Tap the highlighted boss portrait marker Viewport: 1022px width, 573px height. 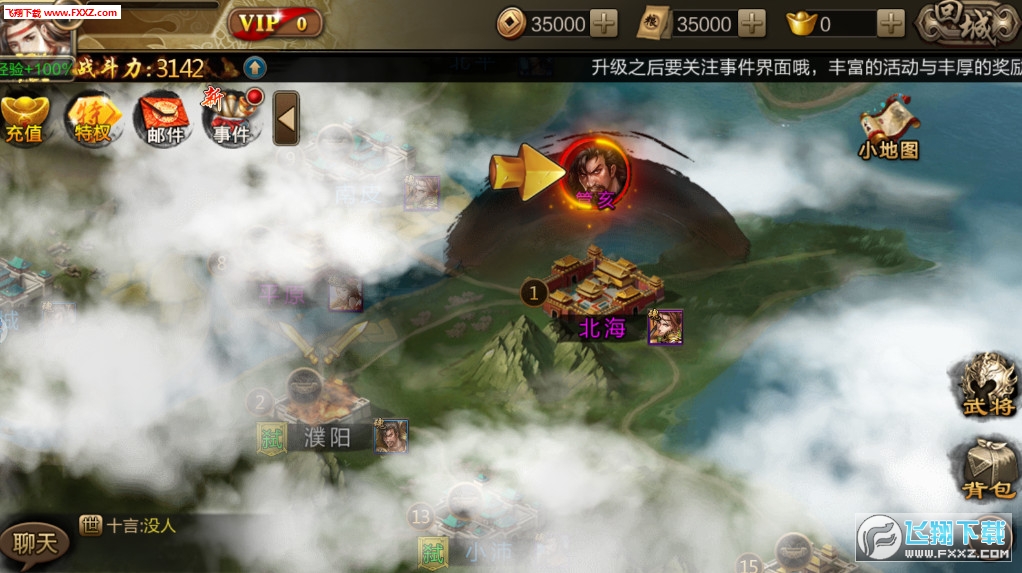597,172
